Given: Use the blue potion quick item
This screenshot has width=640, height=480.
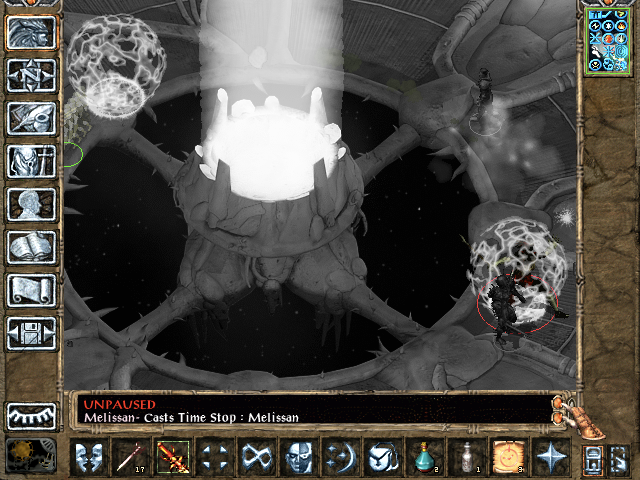Looking at the screenshot, I should tap(425, 458).
